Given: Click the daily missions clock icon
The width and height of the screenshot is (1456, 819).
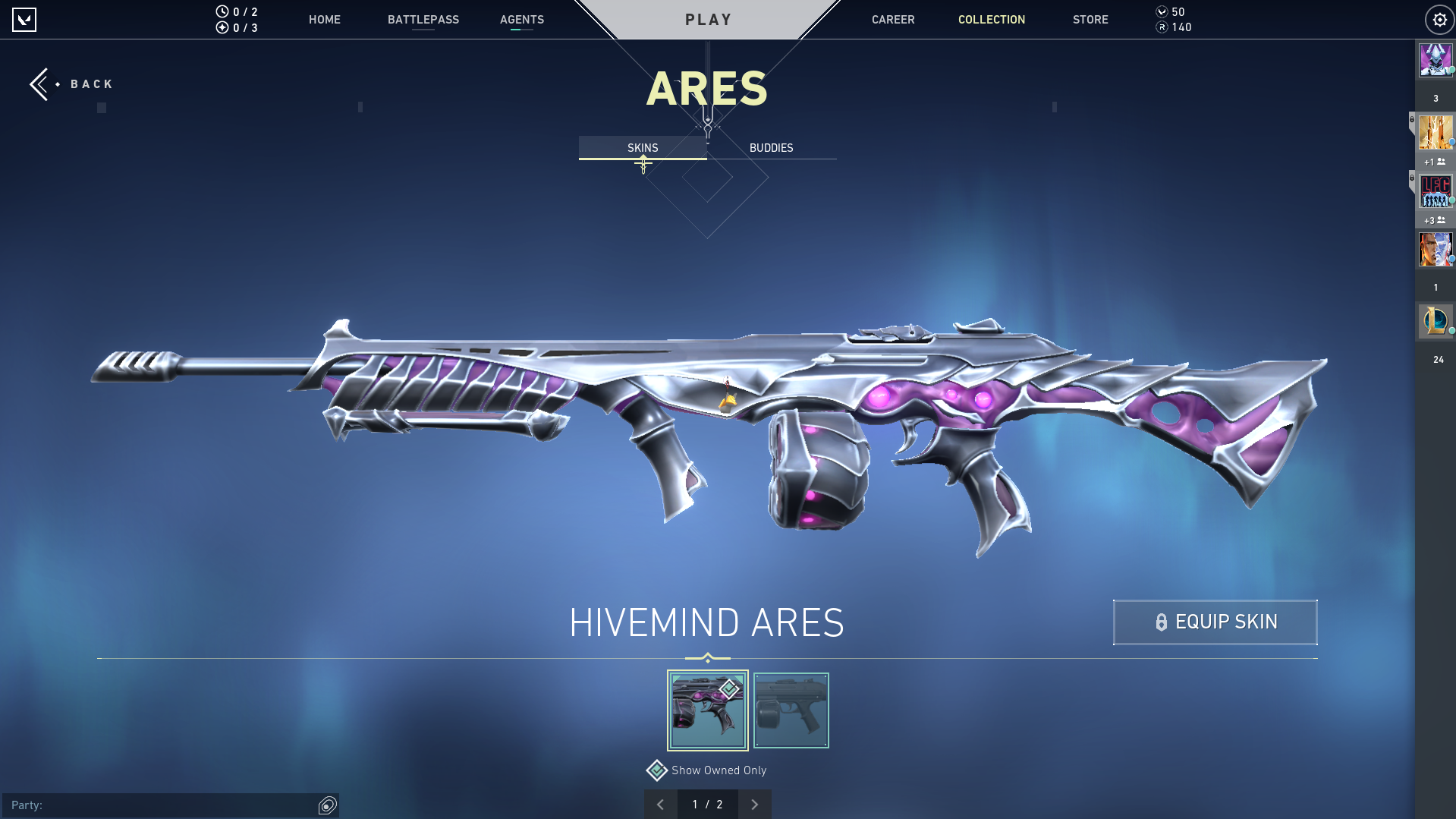Looking at the screenshot, I should (221, 11).
